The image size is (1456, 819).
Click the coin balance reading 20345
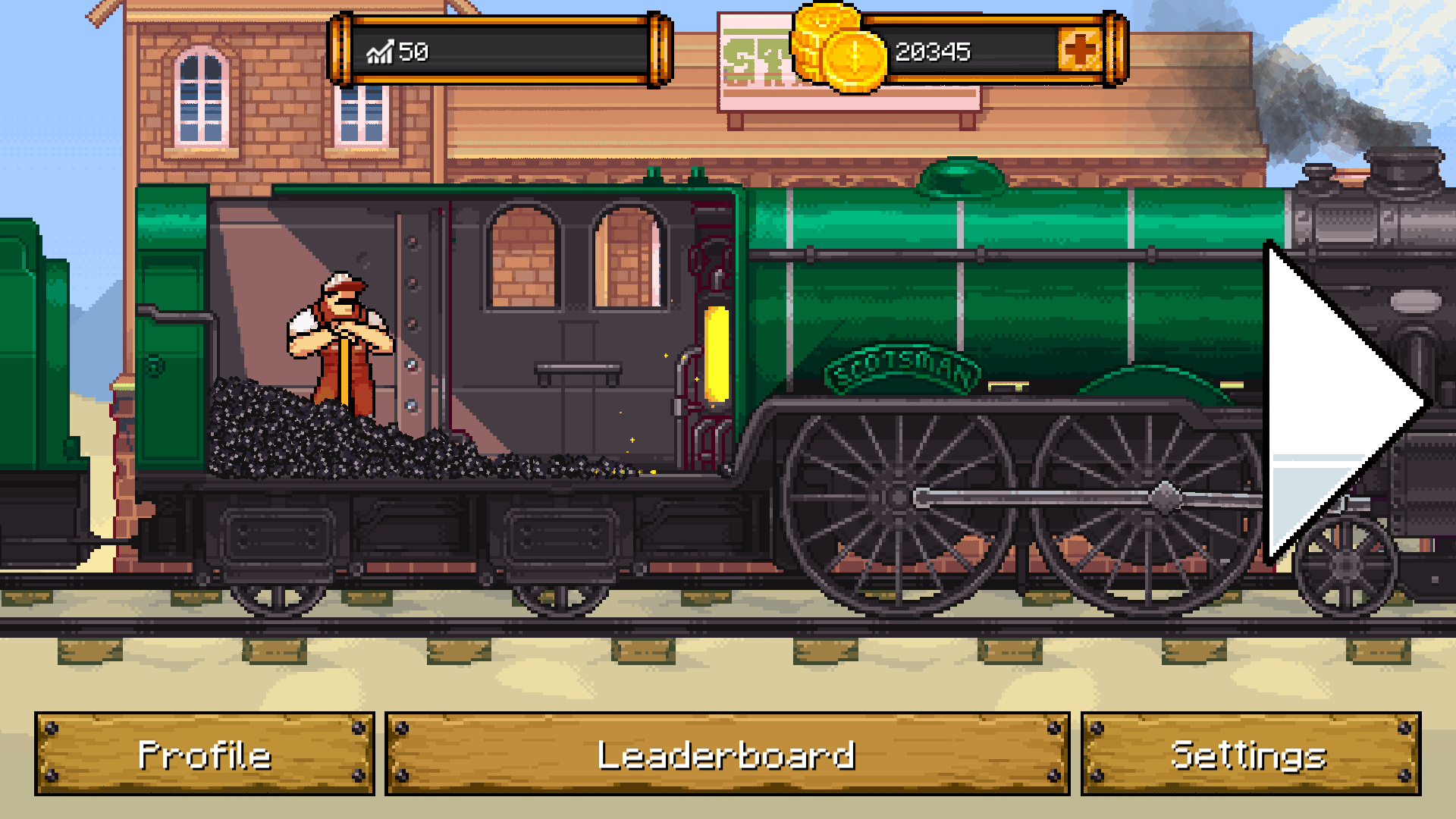click(x=933, y=53)
